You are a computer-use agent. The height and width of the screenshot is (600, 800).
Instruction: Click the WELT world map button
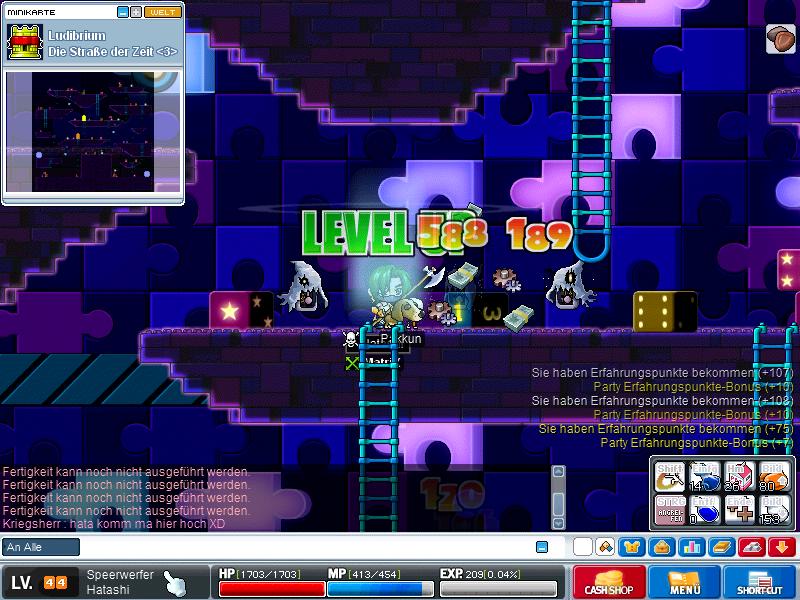[163, 12]
